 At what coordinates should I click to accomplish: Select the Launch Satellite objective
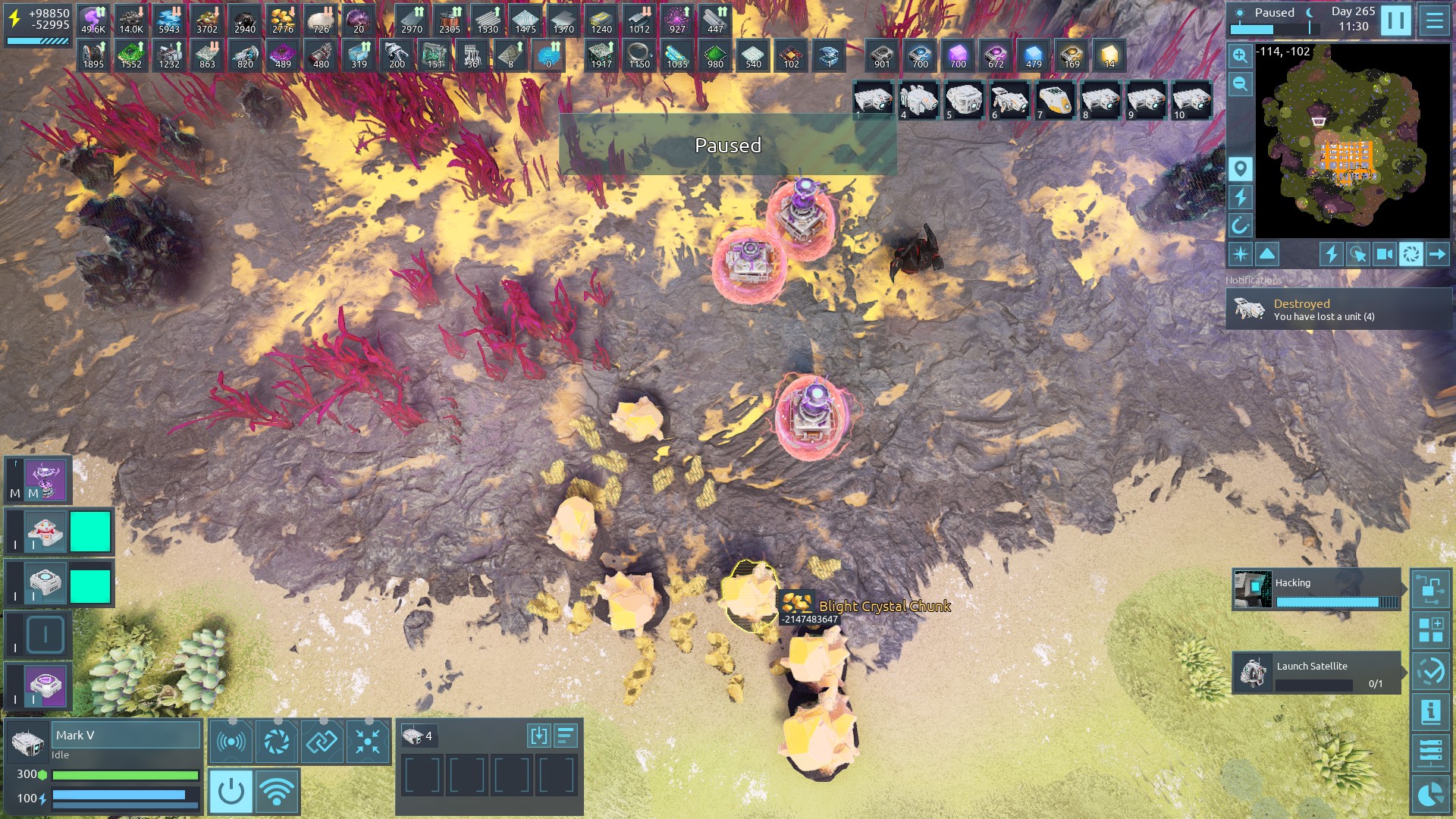pyautogui.click(x=1316, y=673)
